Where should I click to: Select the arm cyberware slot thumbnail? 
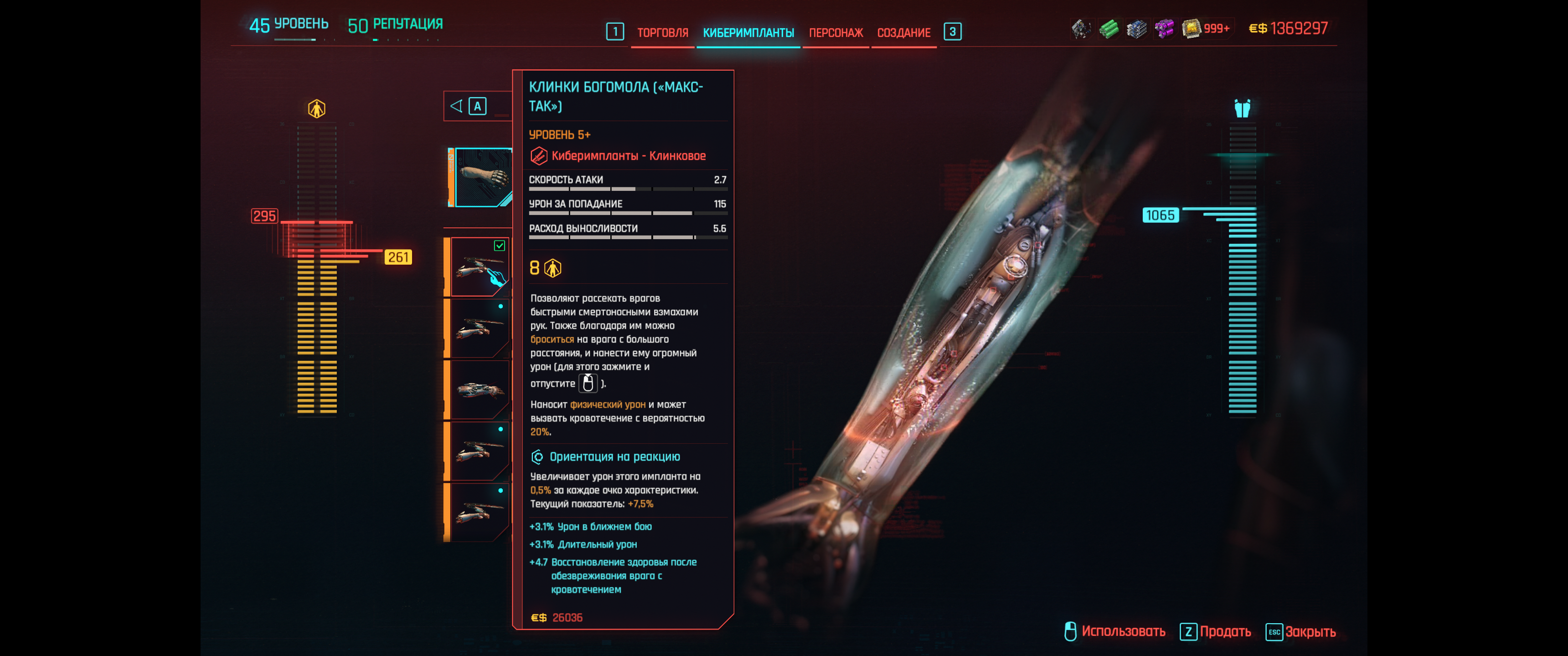[x=482, y=177]
